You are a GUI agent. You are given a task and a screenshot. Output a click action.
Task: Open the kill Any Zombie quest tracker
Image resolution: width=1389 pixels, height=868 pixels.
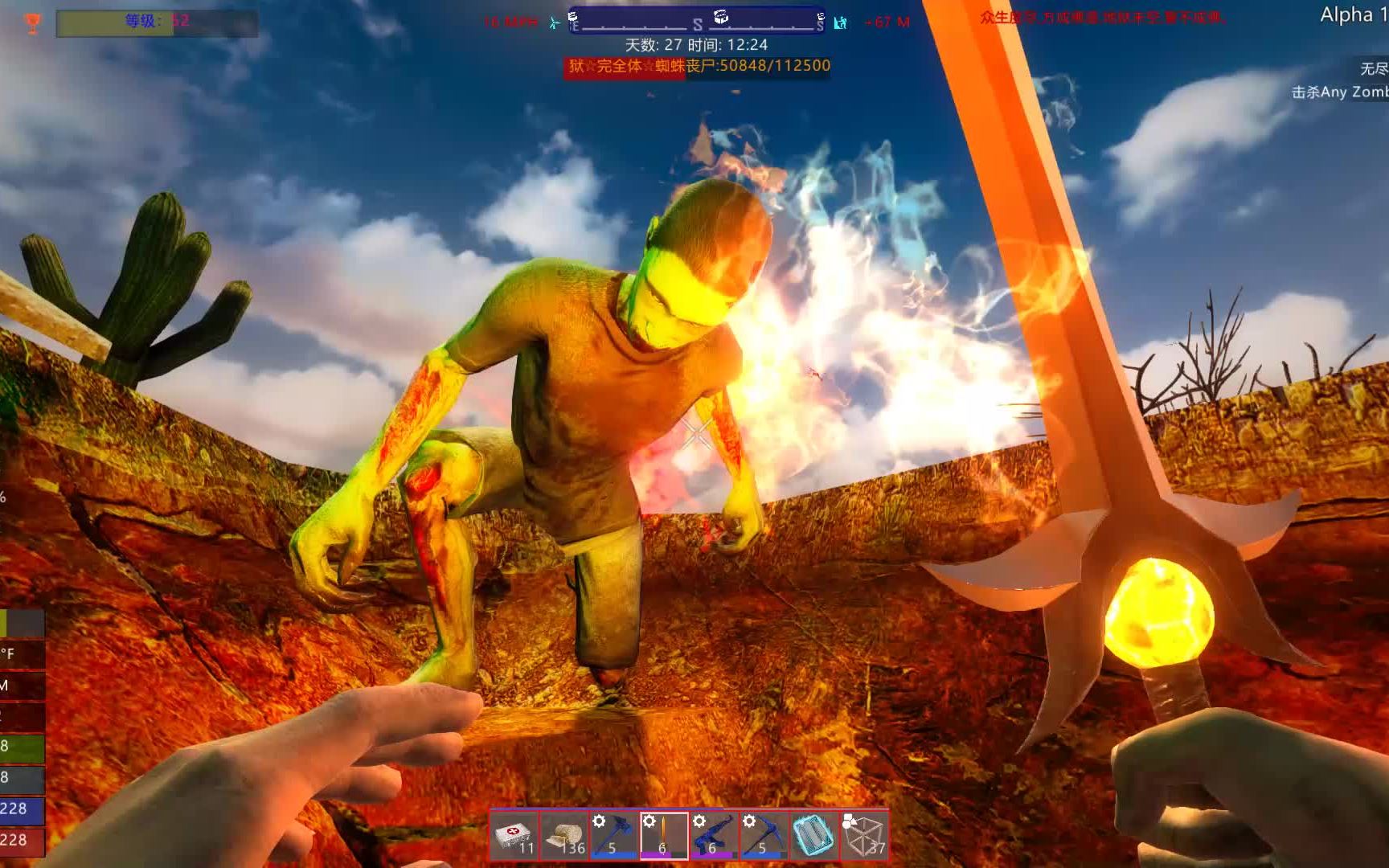coord(1339,92)
